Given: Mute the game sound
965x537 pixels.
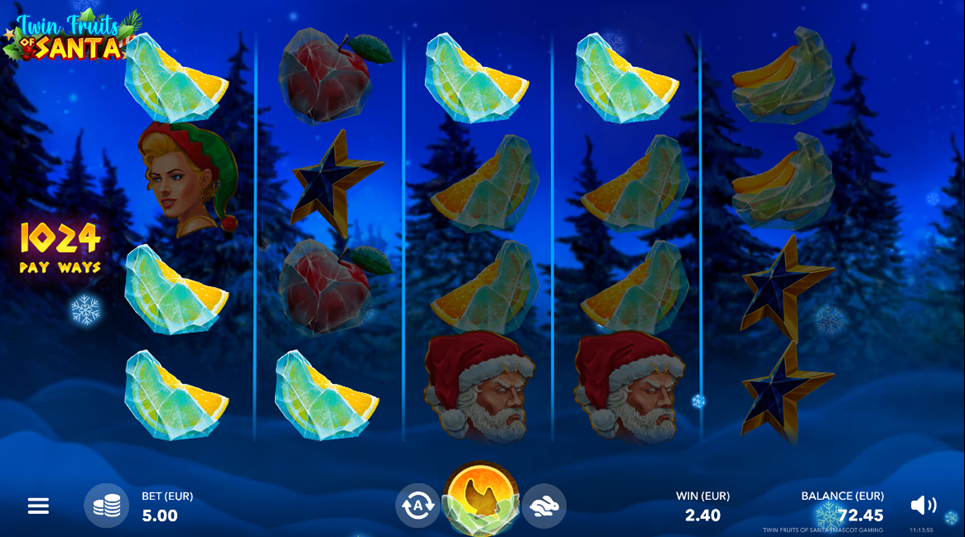Looking at the screenshot, I should (x=923, y=506).
